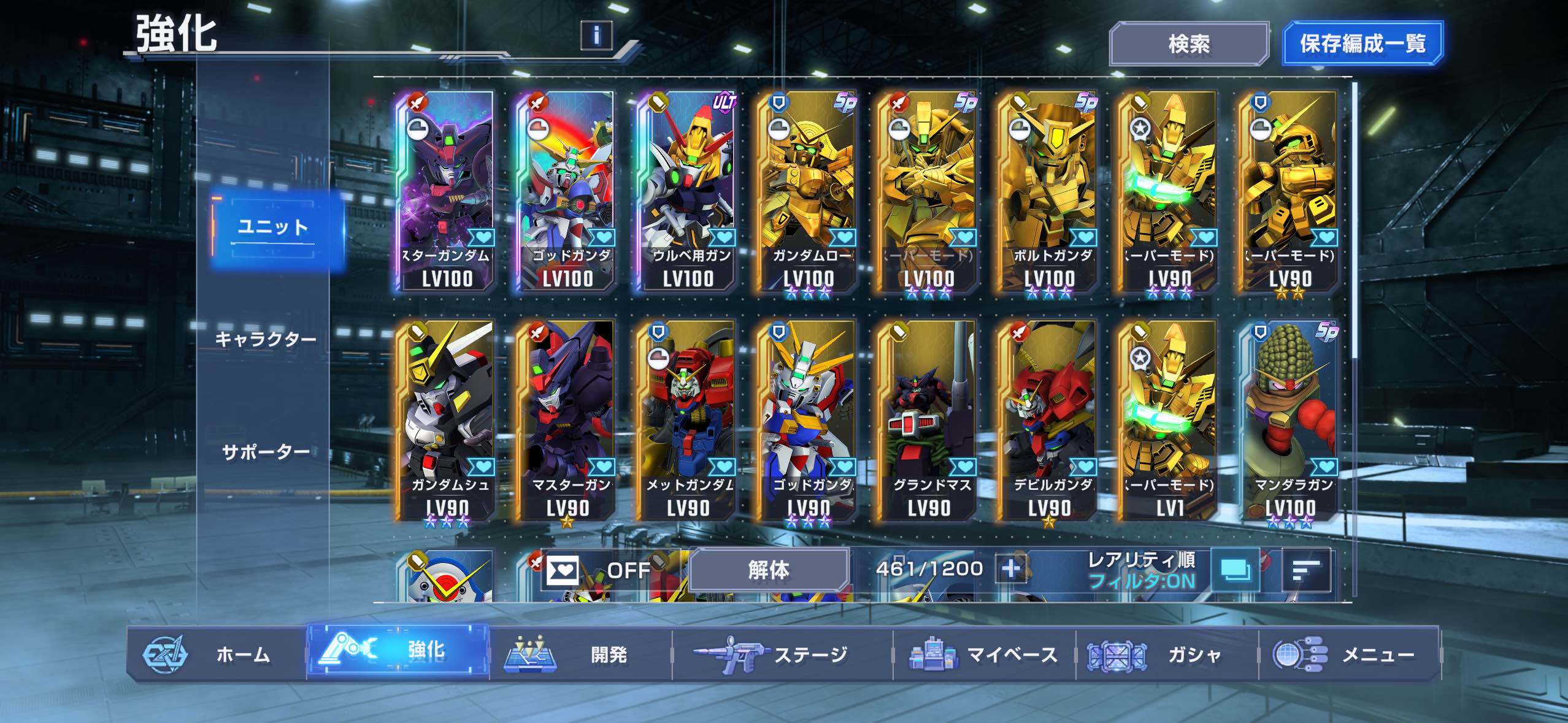Select the ユニット tab
This screenshot has height=723, width=1568.
tap(273, 228)
